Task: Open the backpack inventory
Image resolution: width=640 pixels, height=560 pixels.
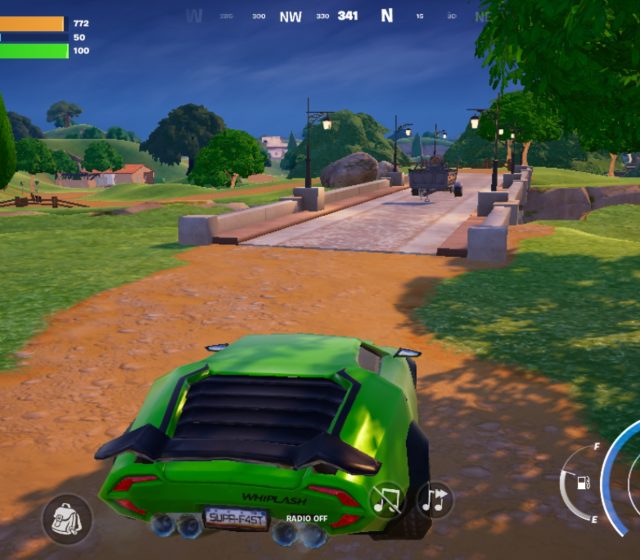Action: (67, 519)
